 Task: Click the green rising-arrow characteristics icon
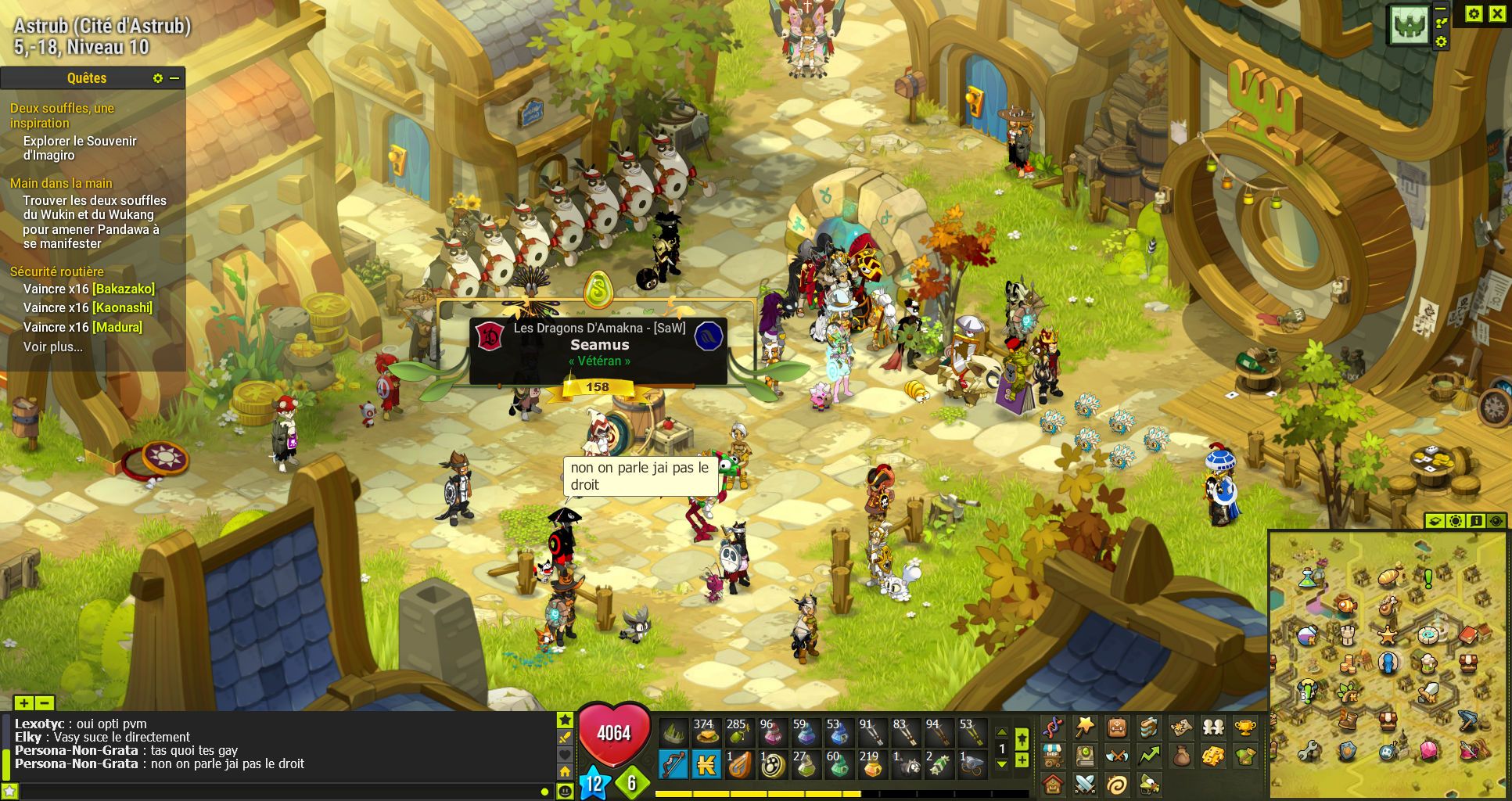(x=1149, y=756)
